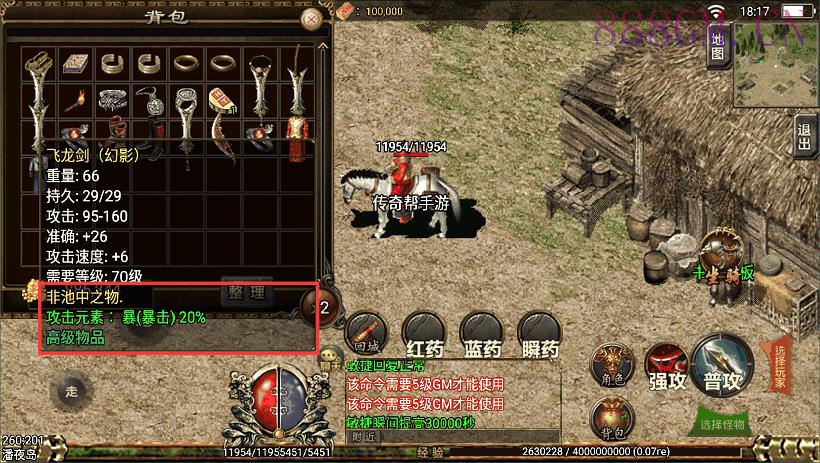Close the 背包 backpack window

pos(312,19)
